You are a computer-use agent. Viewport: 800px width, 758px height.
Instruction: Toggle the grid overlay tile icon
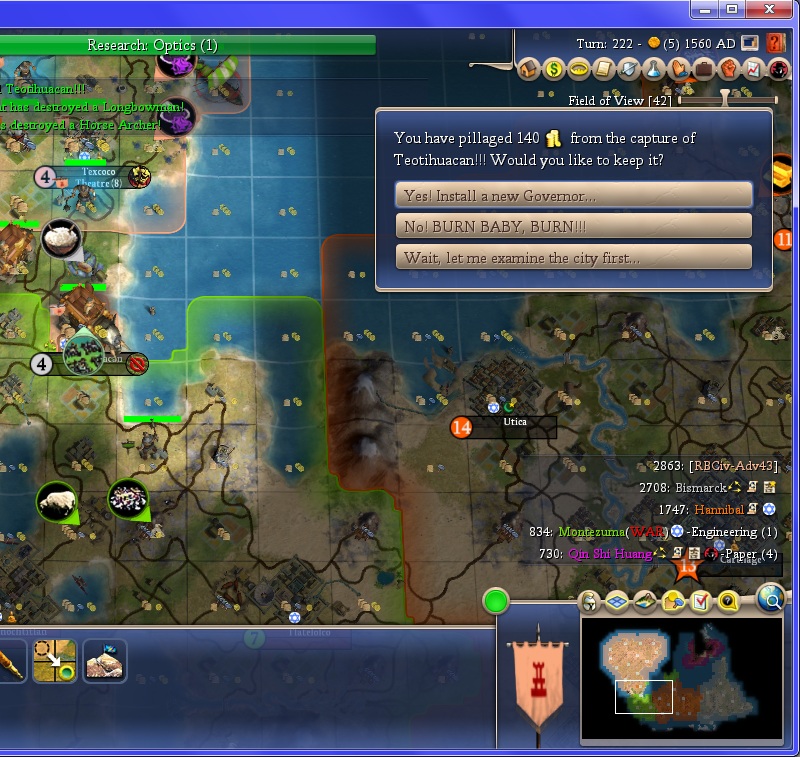617,601
